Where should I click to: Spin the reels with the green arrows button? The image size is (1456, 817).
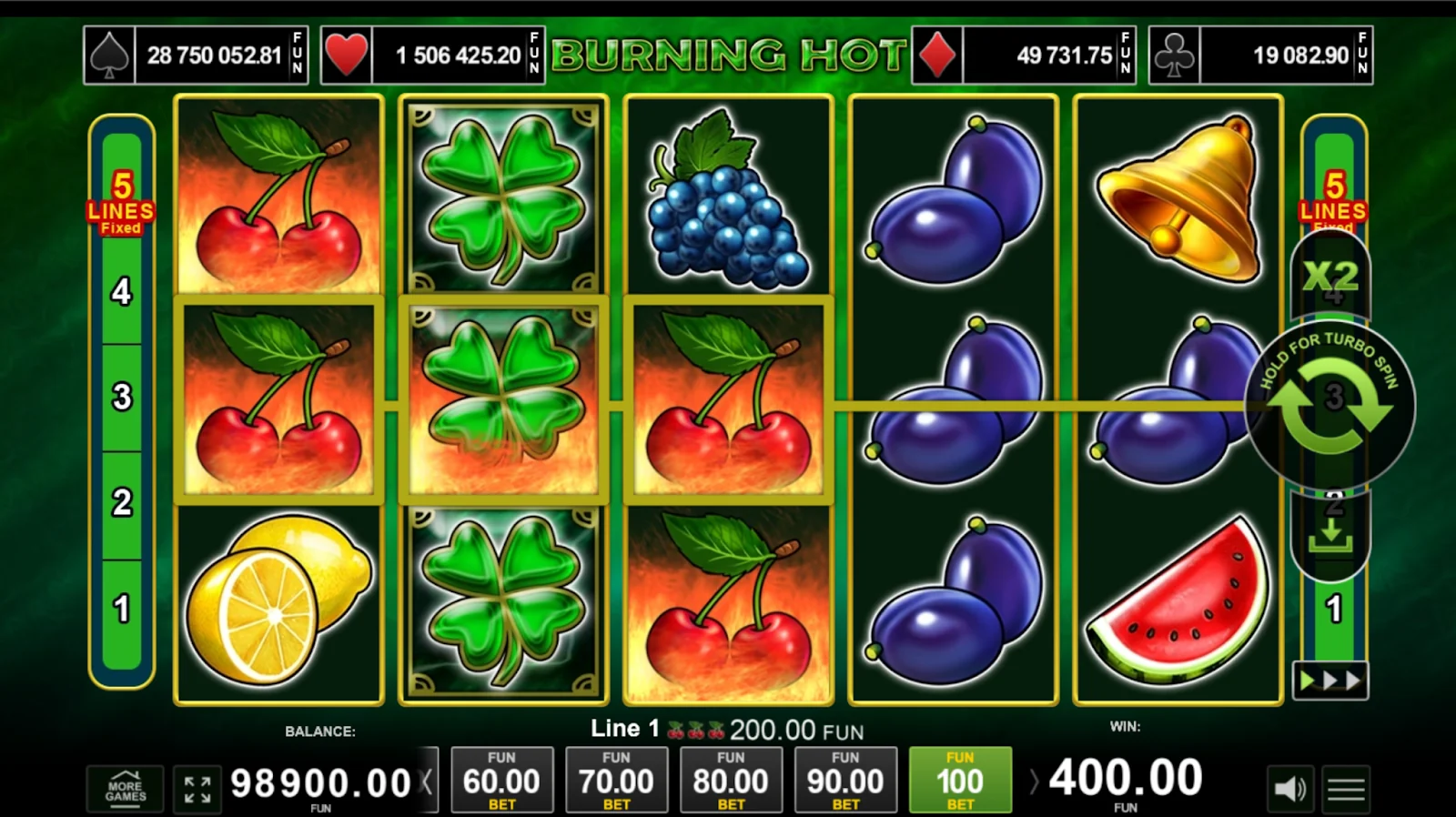pos(1330,405)
